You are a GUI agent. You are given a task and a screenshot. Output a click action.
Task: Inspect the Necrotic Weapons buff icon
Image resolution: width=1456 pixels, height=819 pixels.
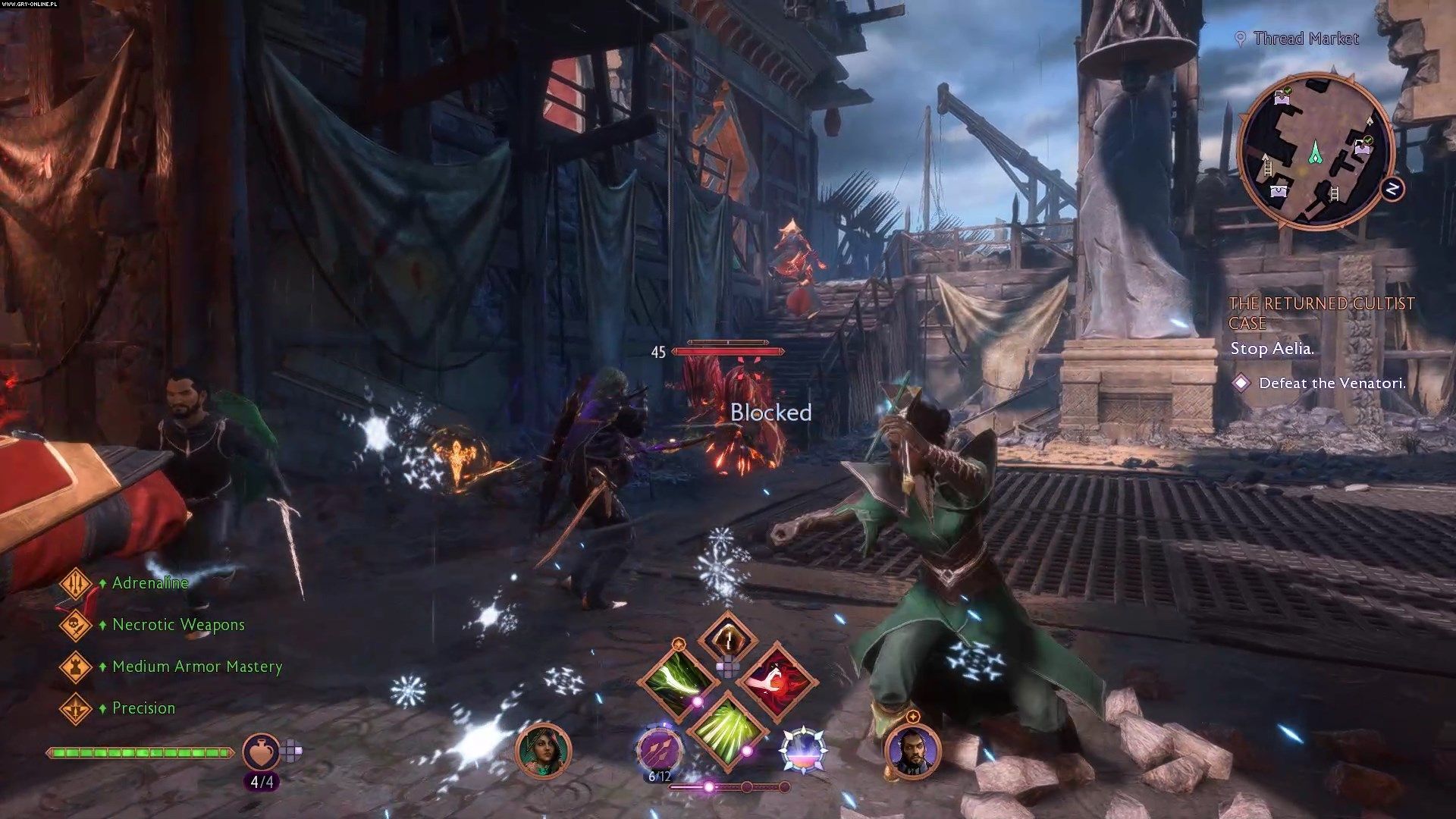76,625
